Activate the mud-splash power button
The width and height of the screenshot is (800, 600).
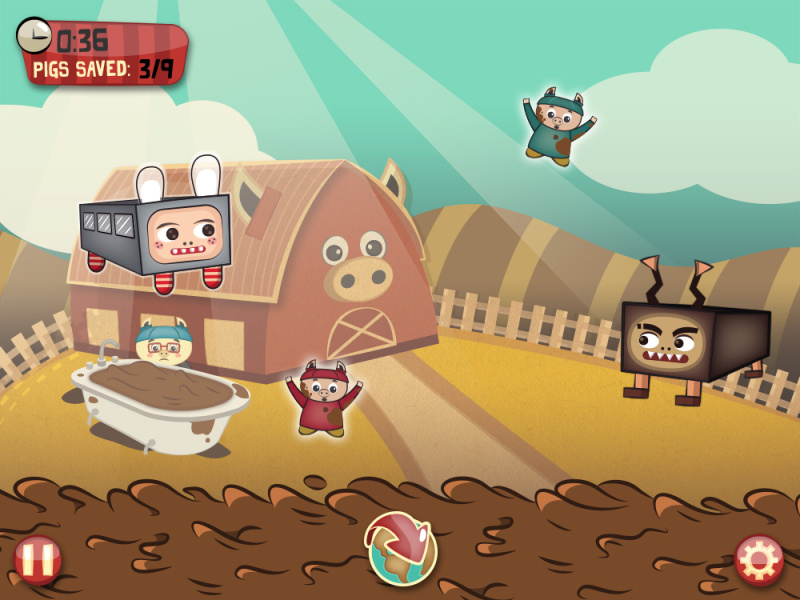402,548
